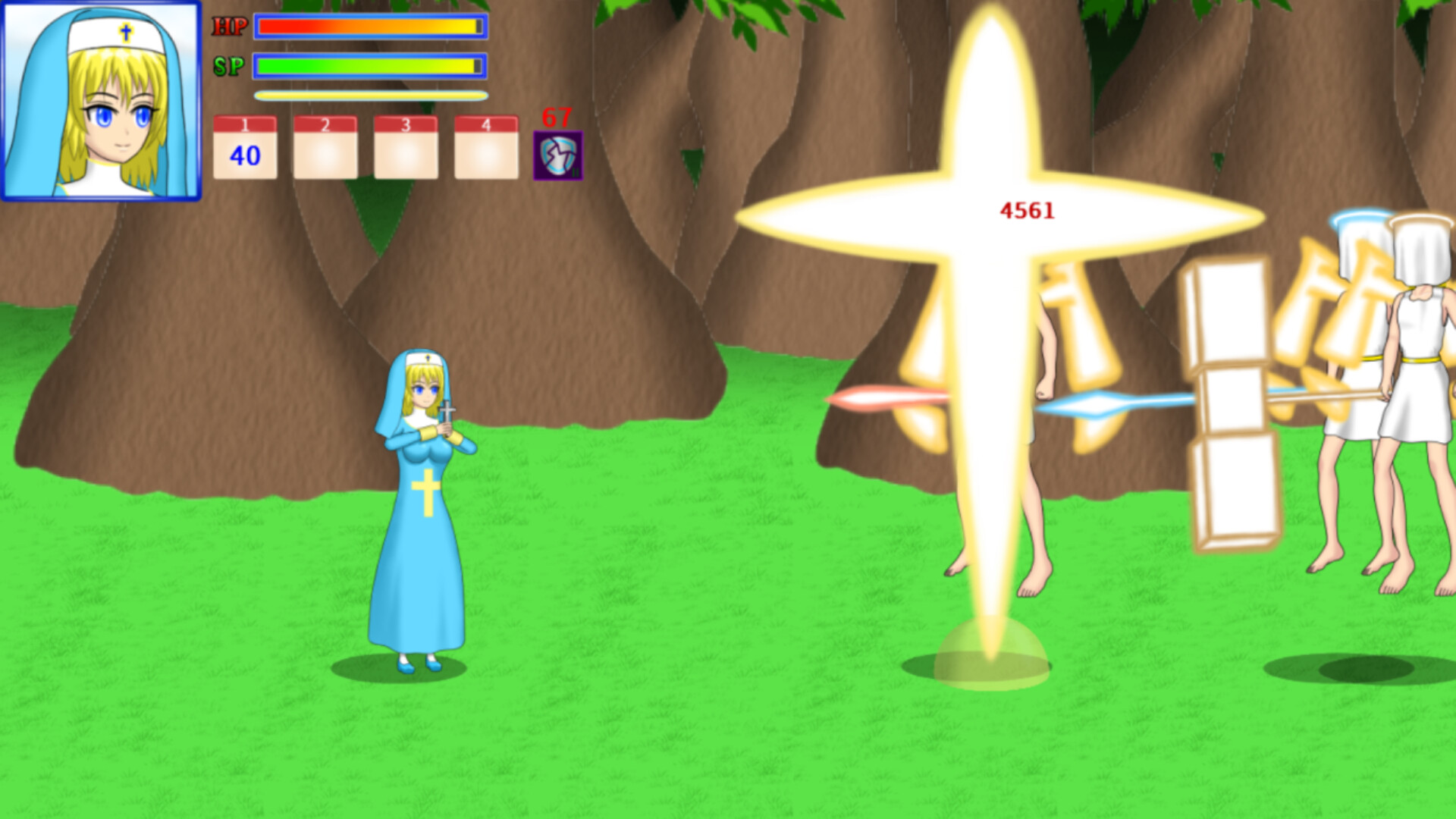1456x819 pixels.
Task: Select the red header of skill slot 2
Action: [x=325, y=121]
